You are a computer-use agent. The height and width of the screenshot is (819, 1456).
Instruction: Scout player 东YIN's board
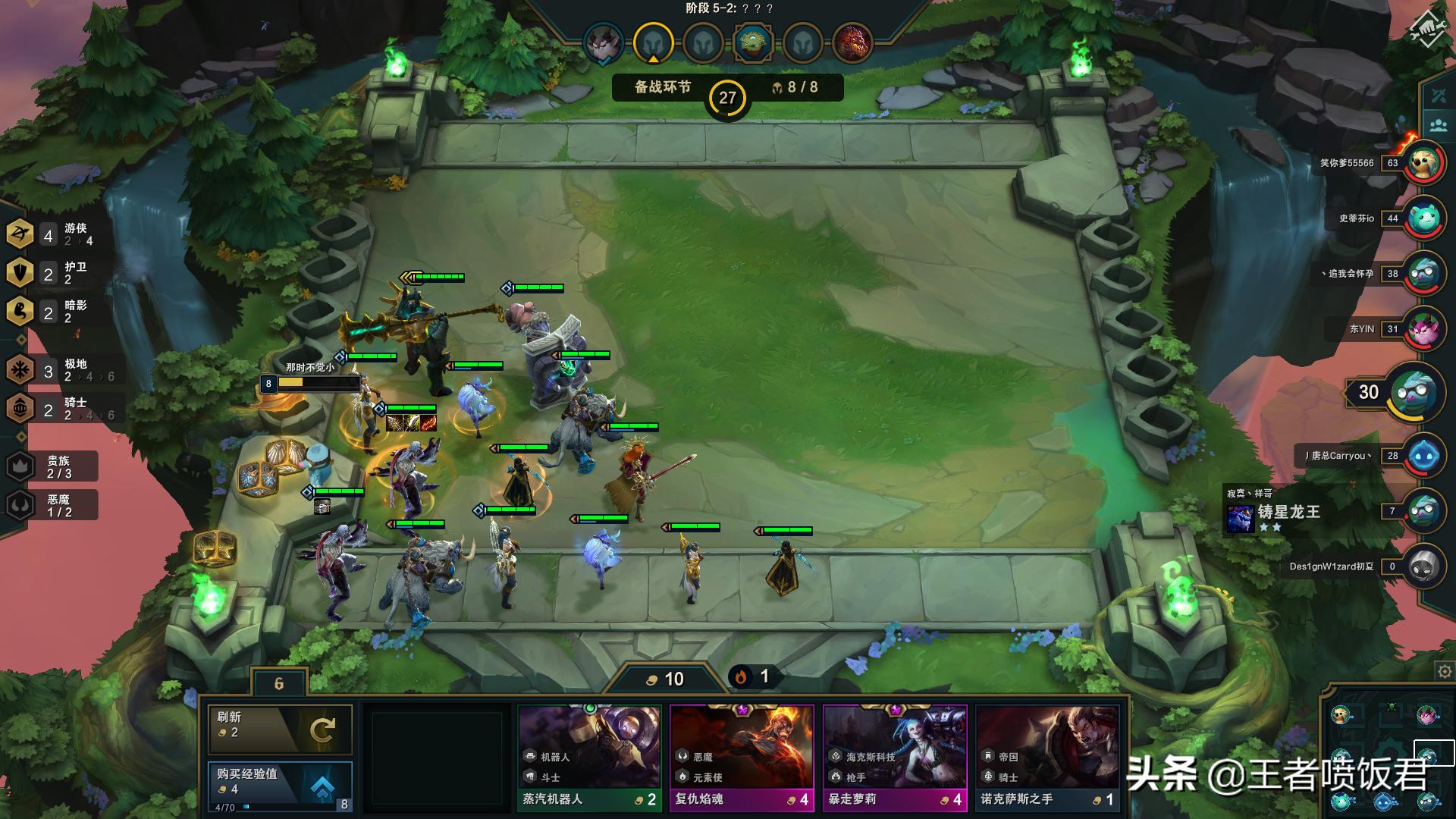coord(1424,329)
